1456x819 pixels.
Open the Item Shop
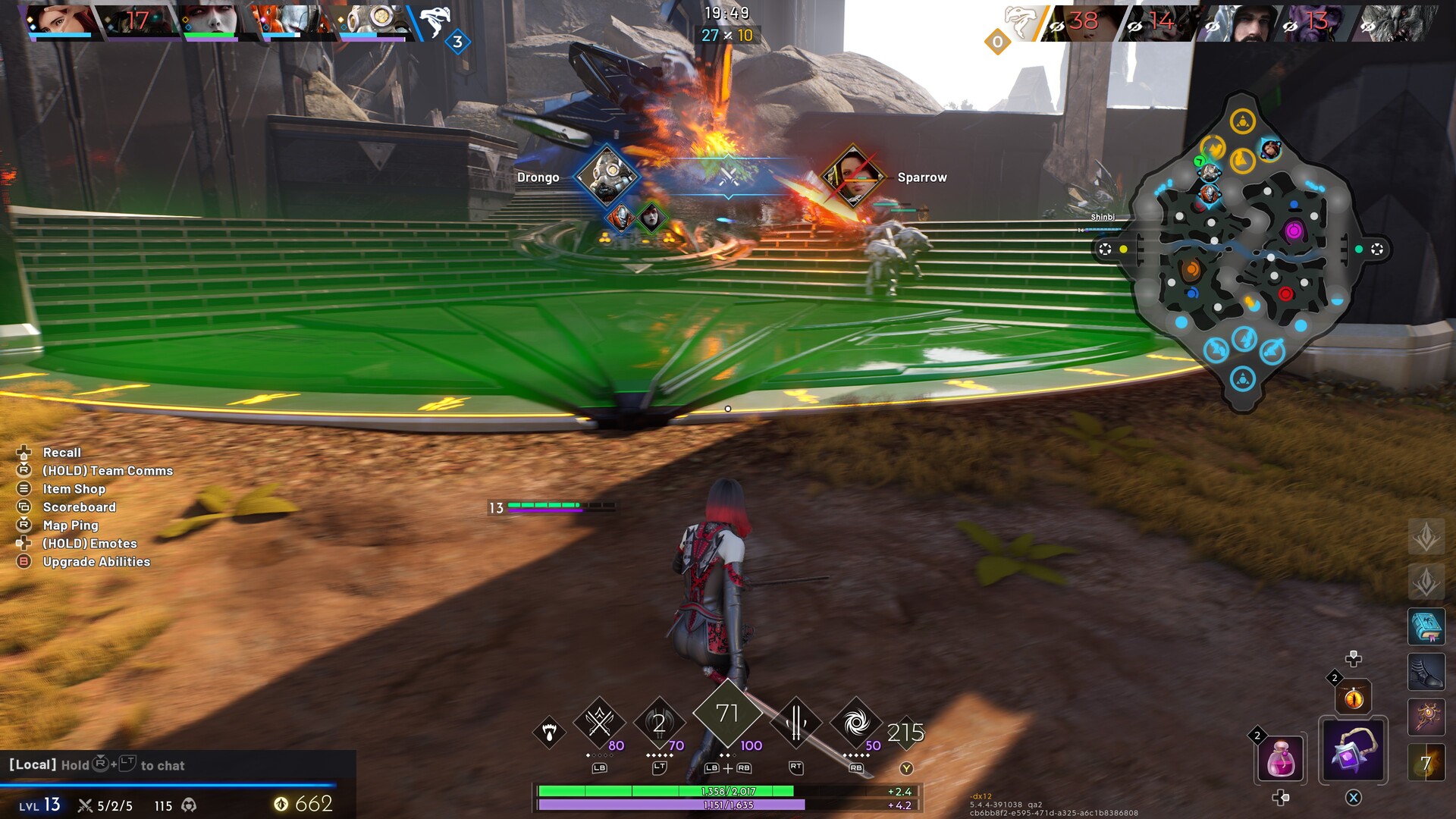coord(74,489)
